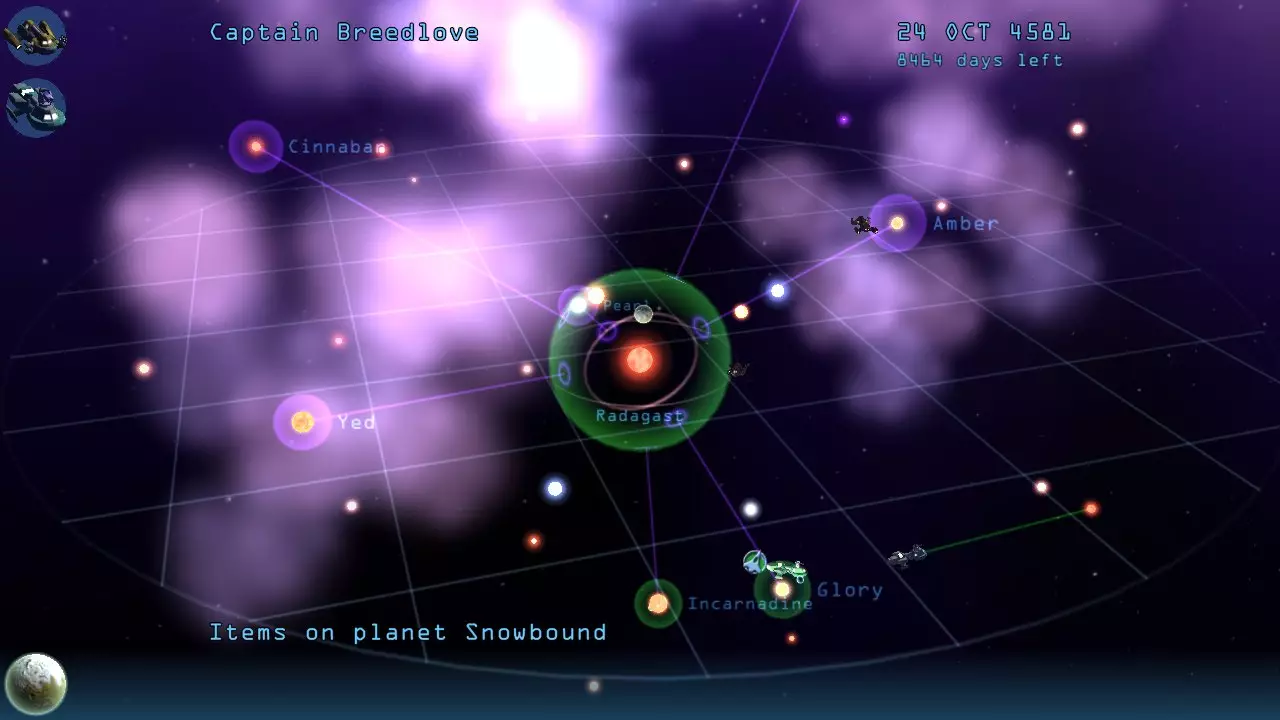
Task: Click the 8464 days left counter
Action: pos(979,60)
